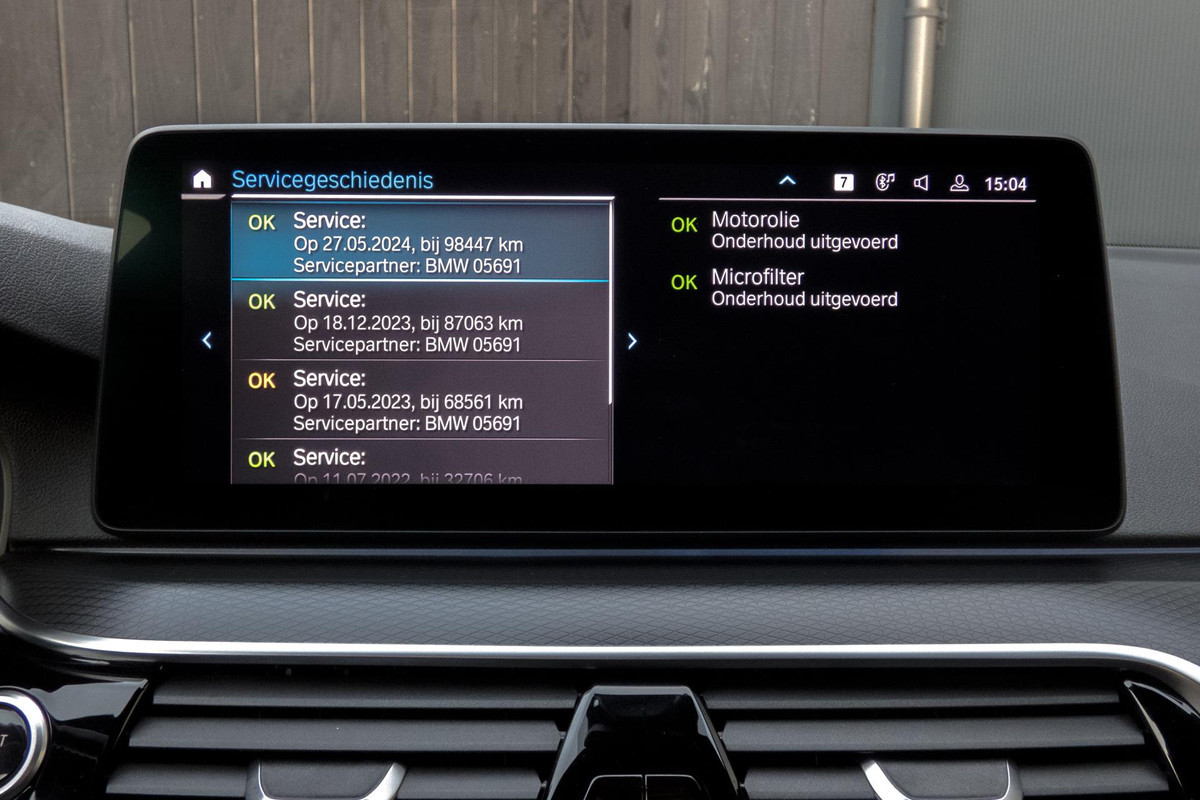Click the left arrow beside the list

point(207,341)
